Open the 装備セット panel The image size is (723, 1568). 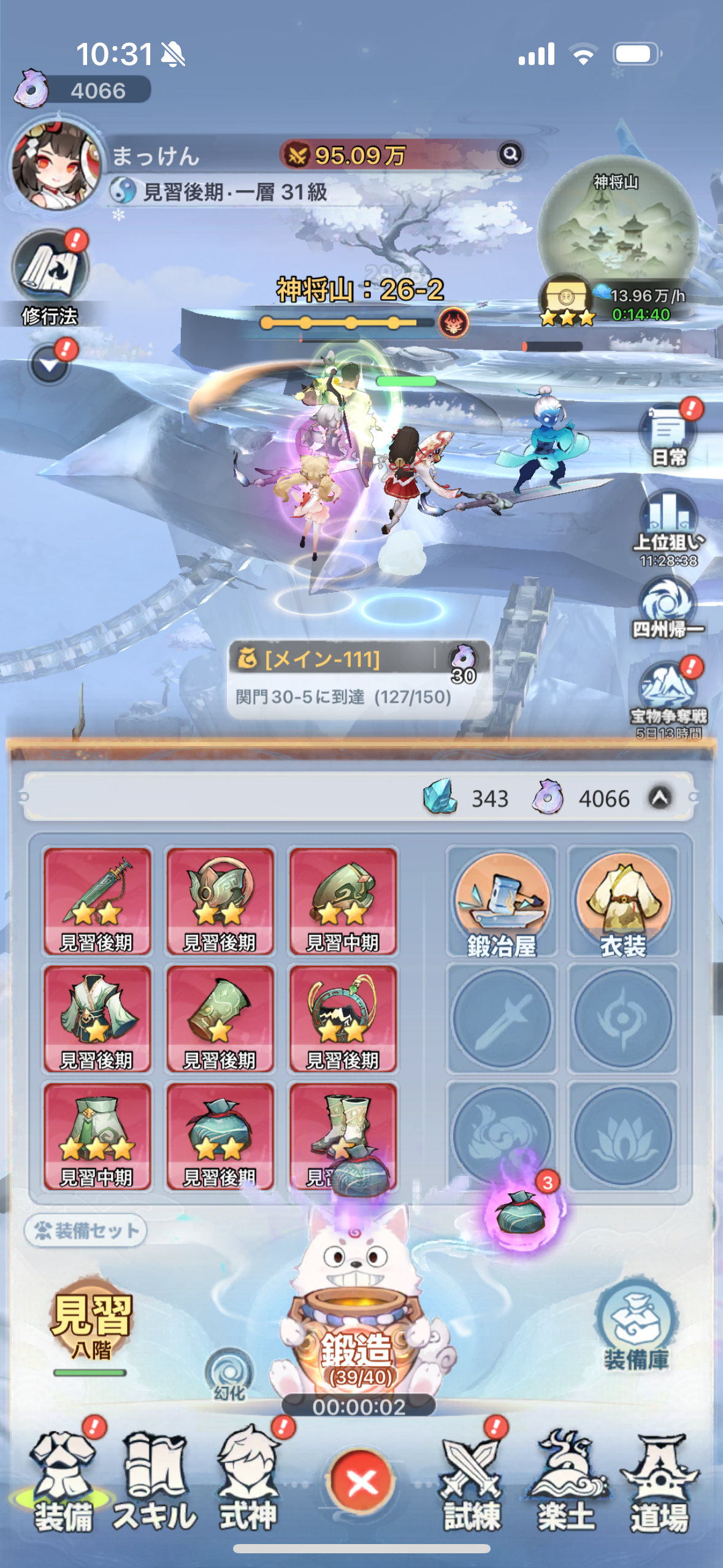(x=86, y=1230)
